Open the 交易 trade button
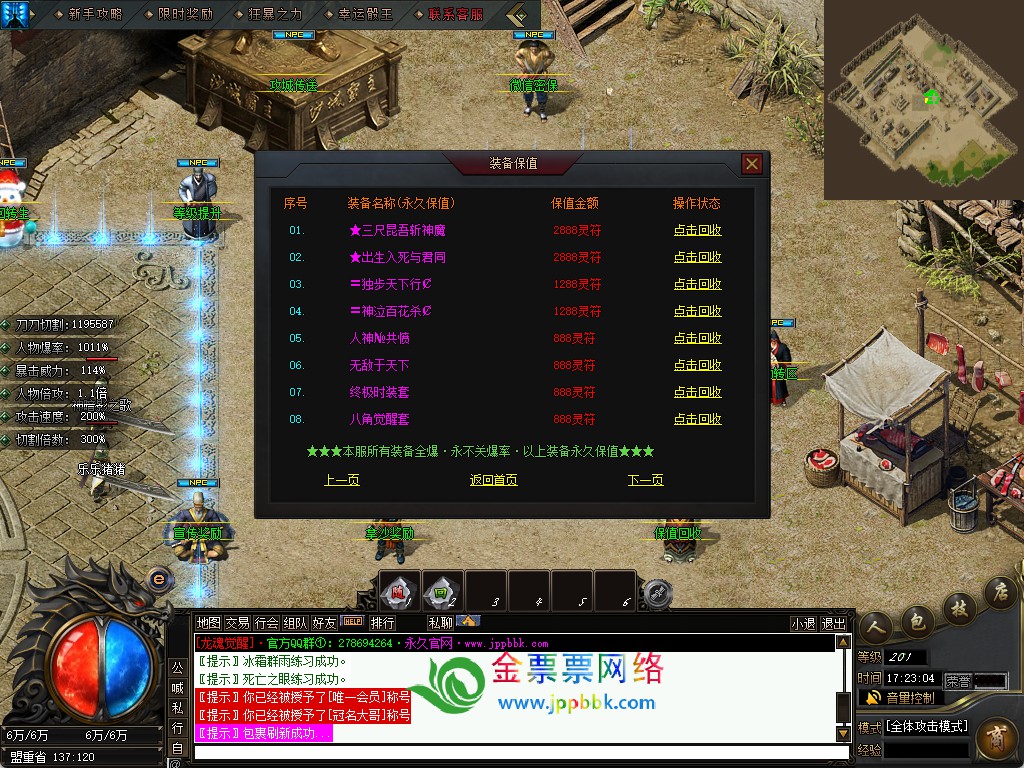 tap(237, 623)
